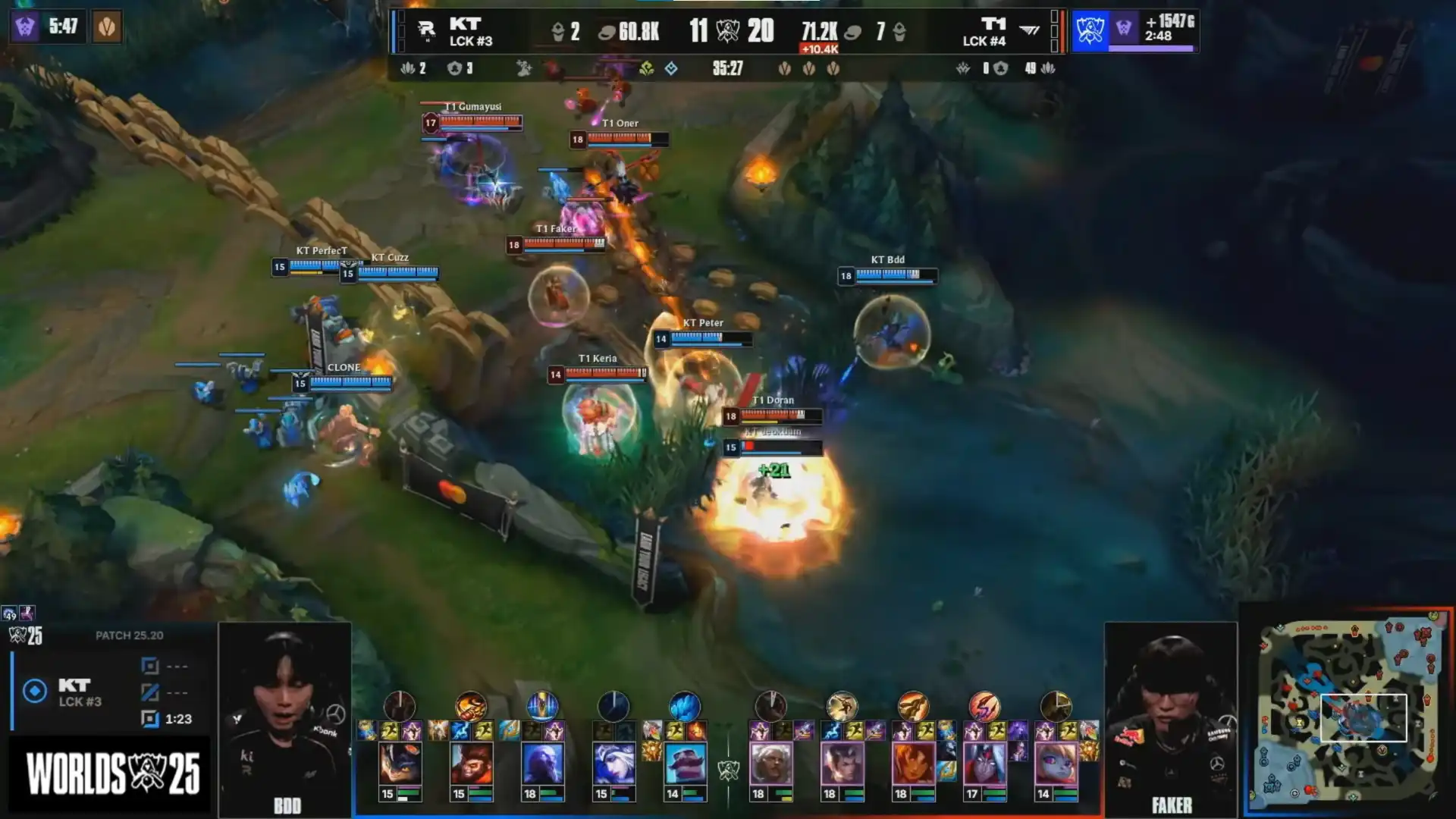Choose Ashe's champion portrait
The image size is (1456, 819).
pos(613,763)
